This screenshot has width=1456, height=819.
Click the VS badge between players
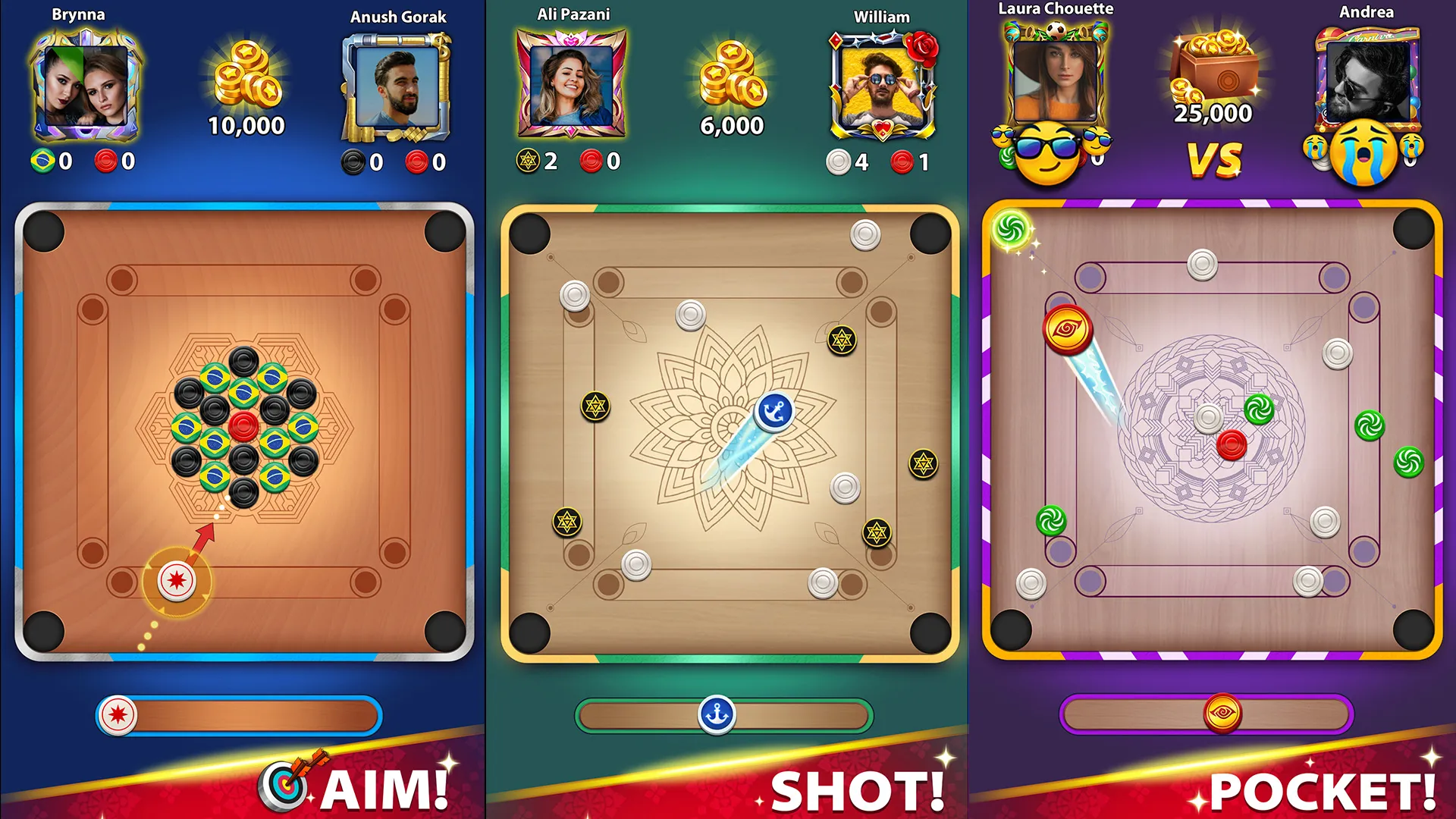tap(1214, 159)
